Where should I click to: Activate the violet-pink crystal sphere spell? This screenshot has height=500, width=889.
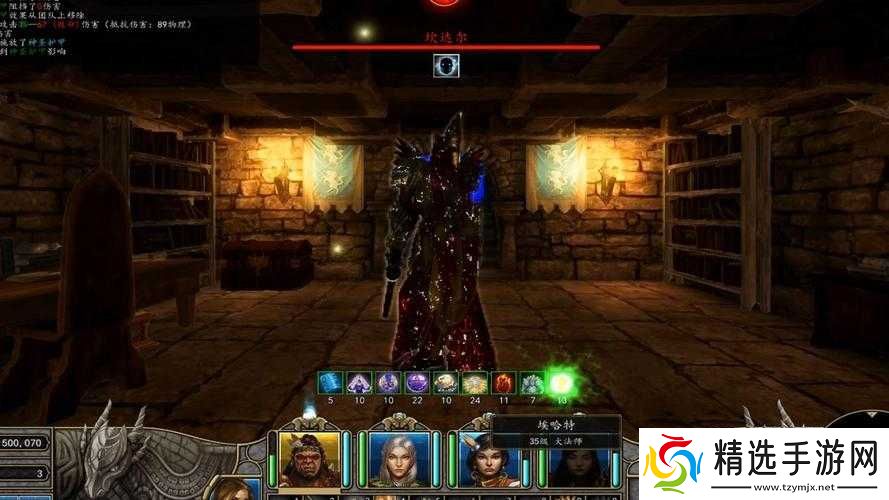[x=388, y=382]
